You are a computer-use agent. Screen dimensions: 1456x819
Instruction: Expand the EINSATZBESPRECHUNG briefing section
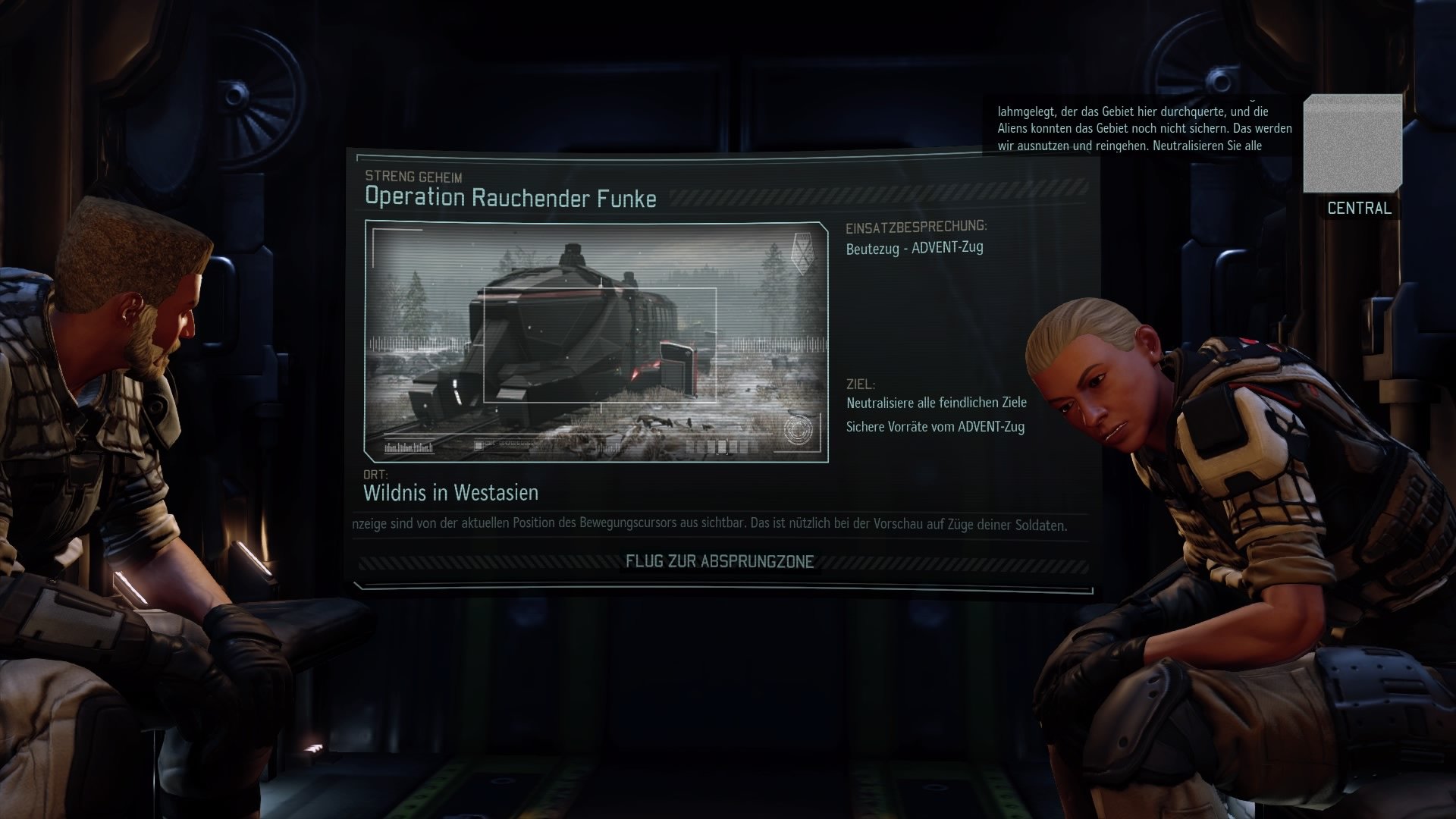coord(916,225)
